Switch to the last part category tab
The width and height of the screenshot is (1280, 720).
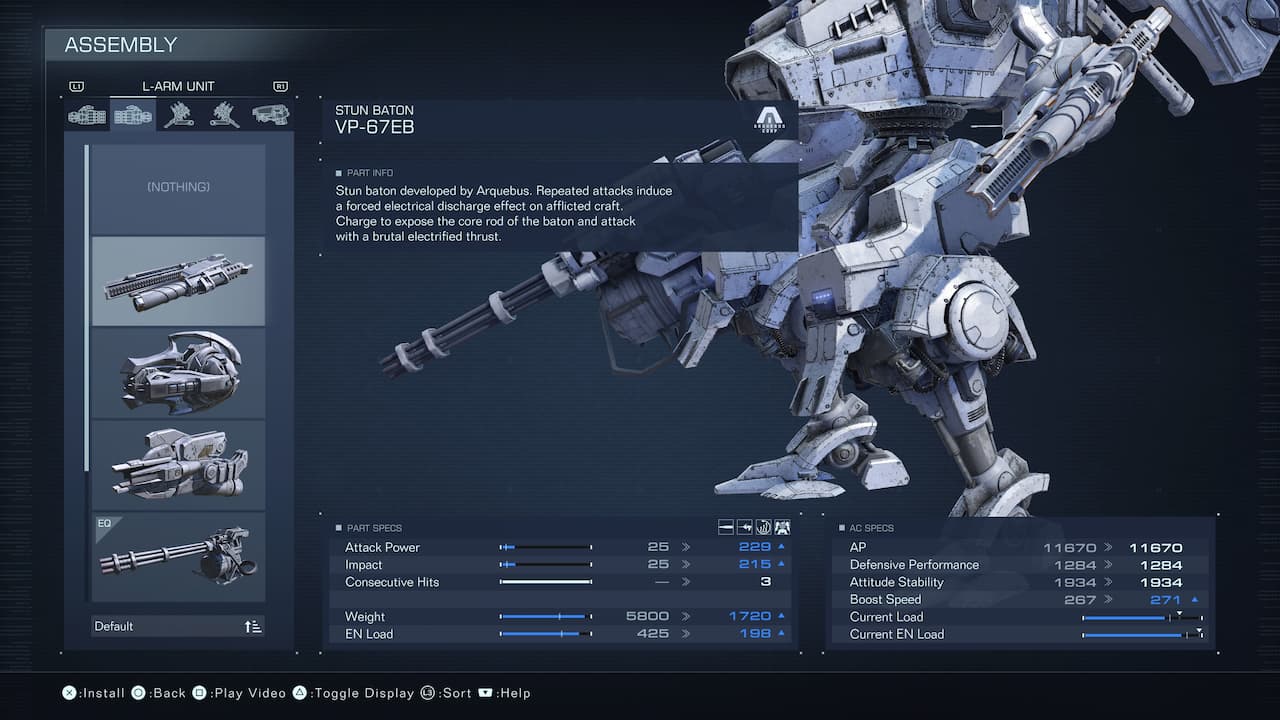point(270,116)
